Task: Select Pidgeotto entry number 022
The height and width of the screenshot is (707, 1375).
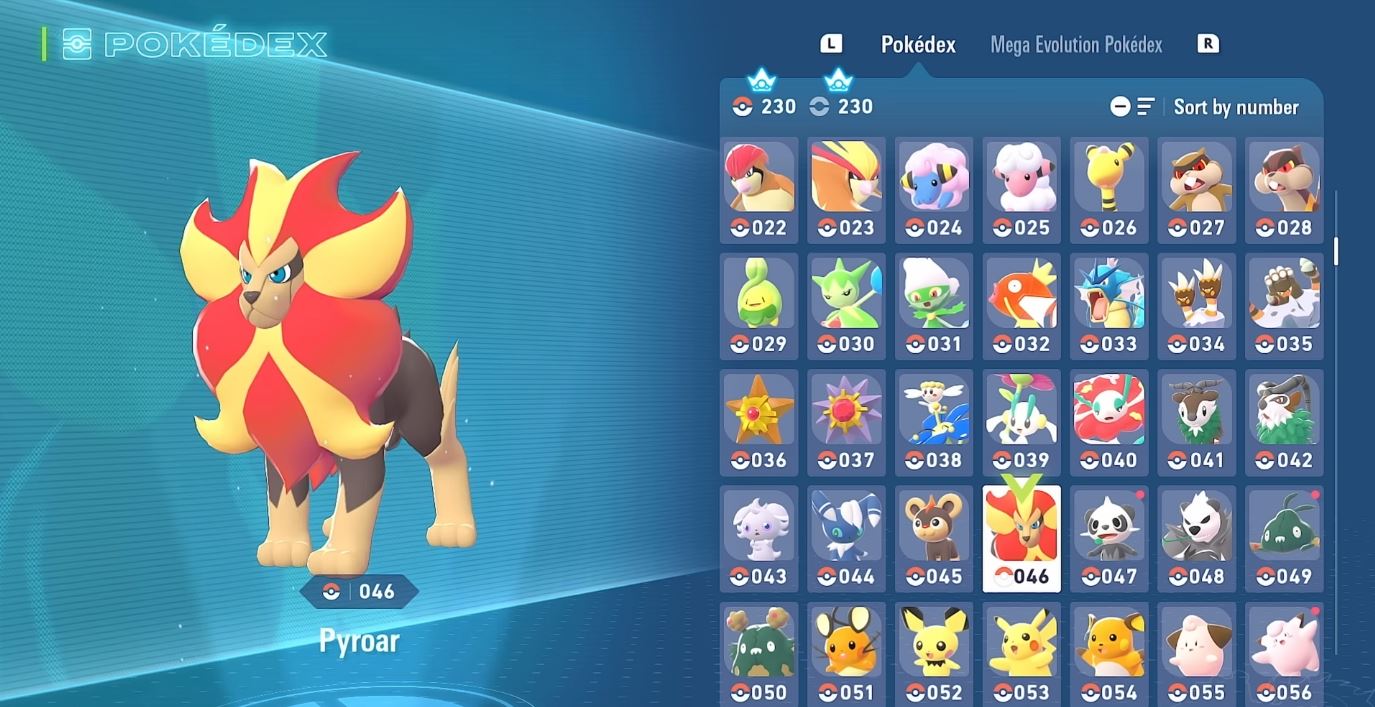Action: pos(759,190)
